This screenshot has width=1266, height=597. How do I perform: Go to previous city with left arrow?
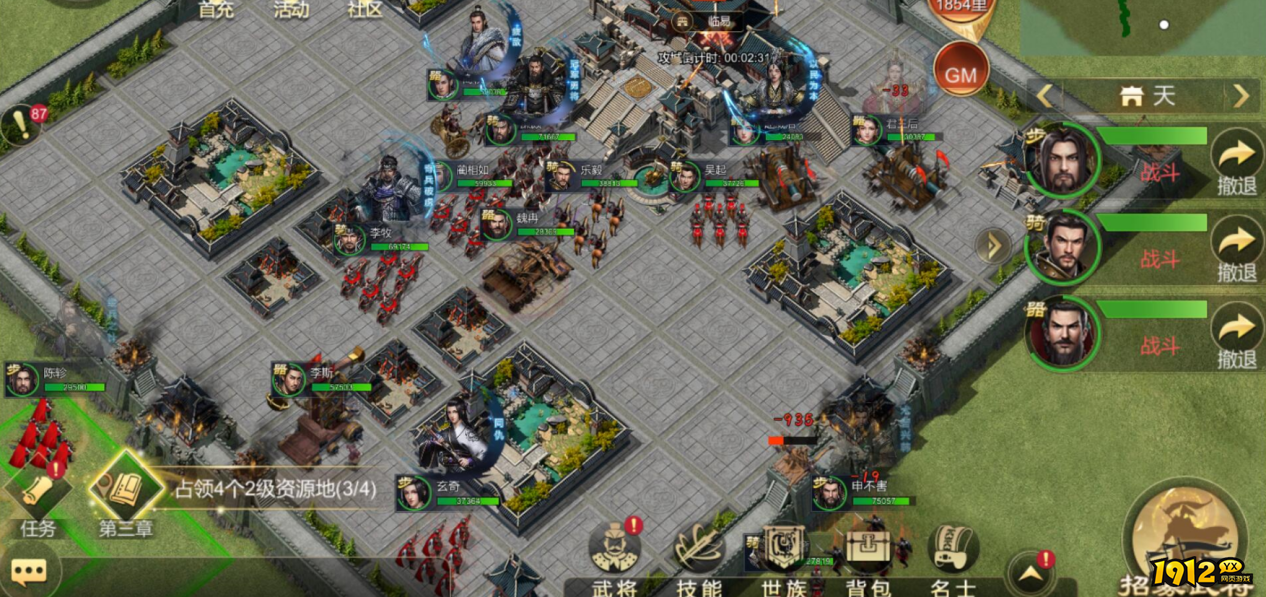(x=1045, y=96)
